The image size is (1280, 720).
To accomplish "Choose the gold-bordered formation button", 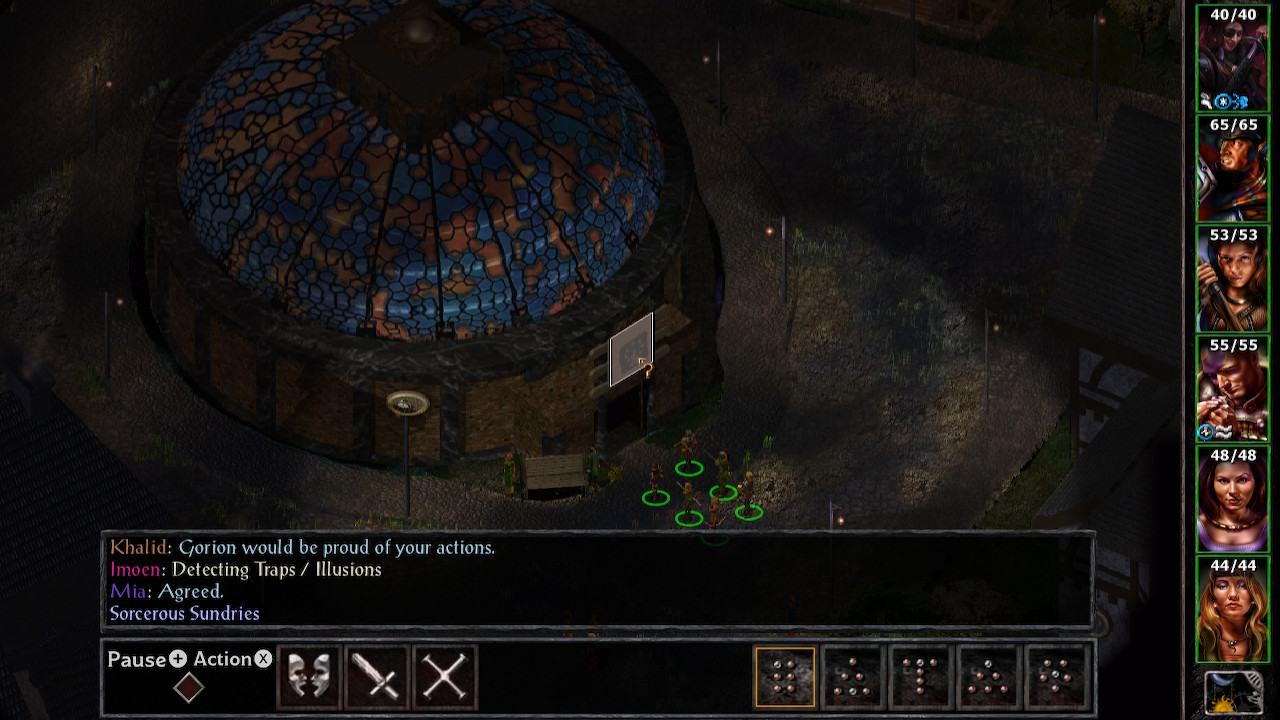I will coord(785,677).
